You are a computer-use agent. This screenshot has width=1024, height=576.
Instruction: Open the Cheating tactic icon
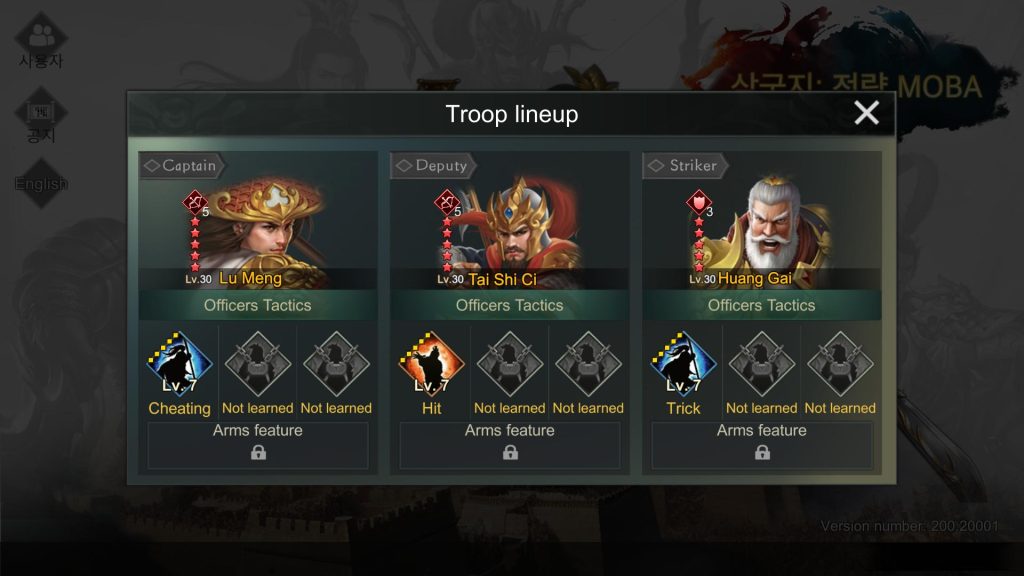tap(180, 364)
